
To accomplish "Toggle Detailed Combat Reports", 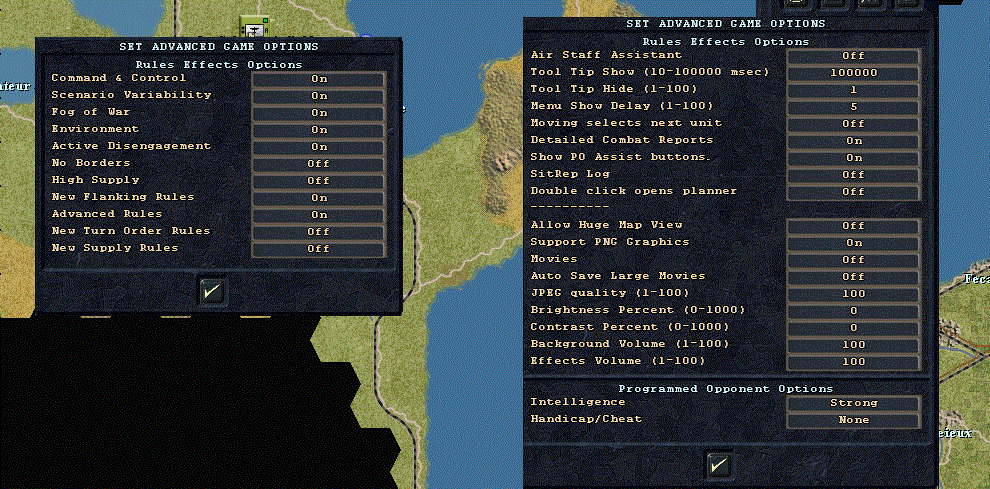I will (853, 140).
